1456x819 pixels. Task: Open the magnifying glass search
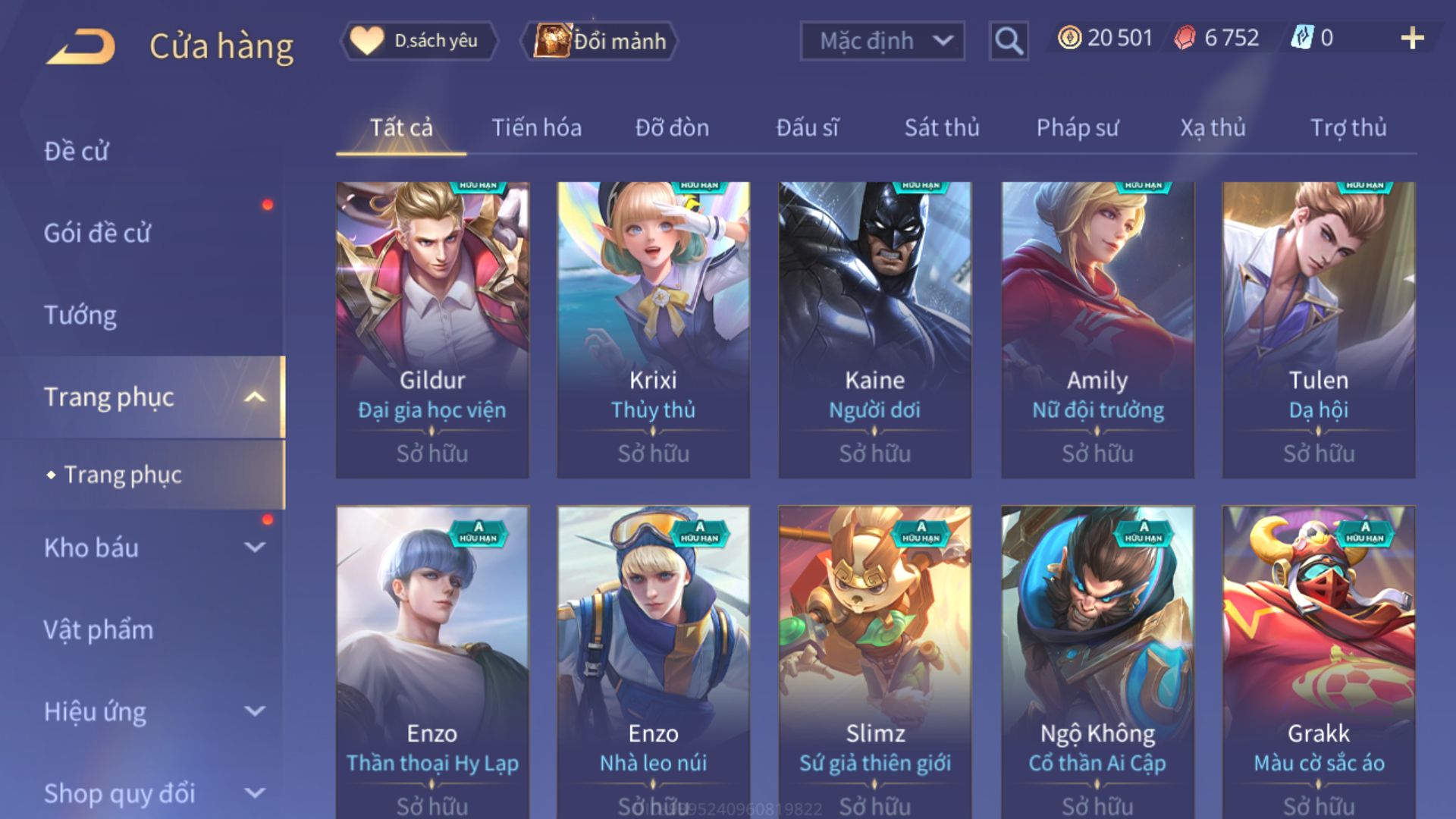coord(1008,41)
